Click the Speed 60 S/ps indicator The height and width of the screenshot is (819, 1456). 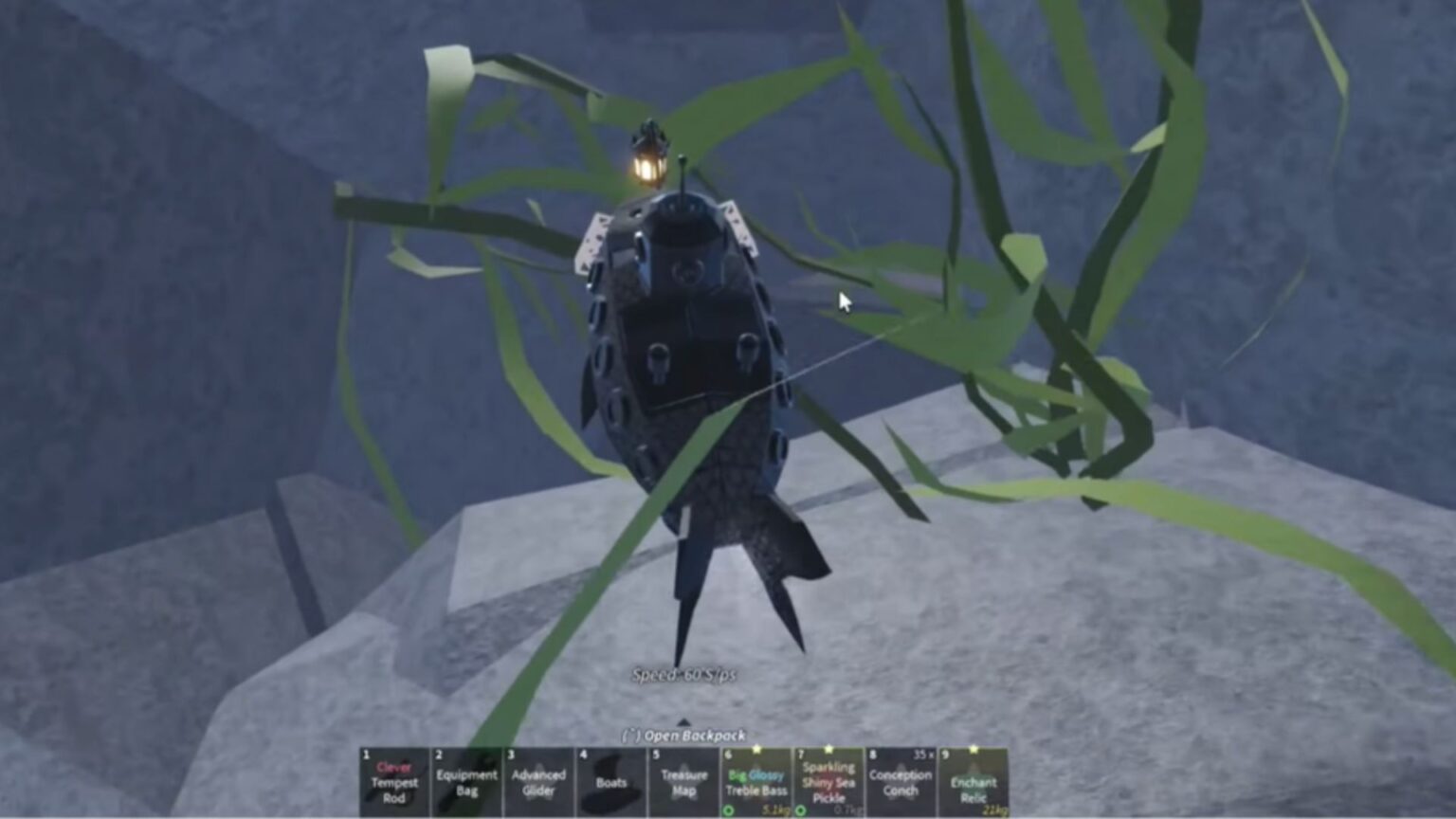pyautogui.click(x=687, y=675)
